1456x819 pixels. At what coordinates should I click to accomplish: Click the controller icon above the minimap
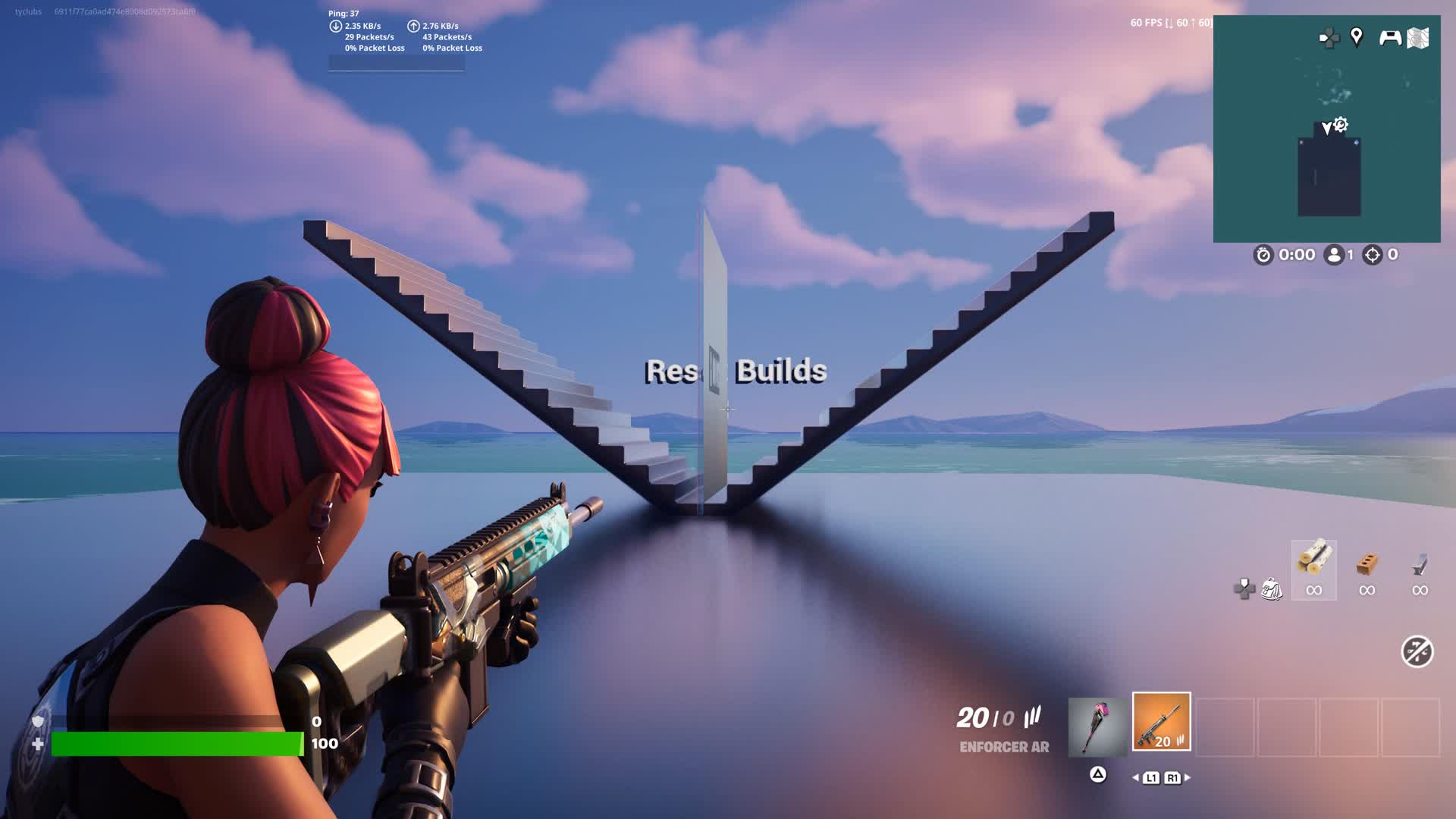1390,35
